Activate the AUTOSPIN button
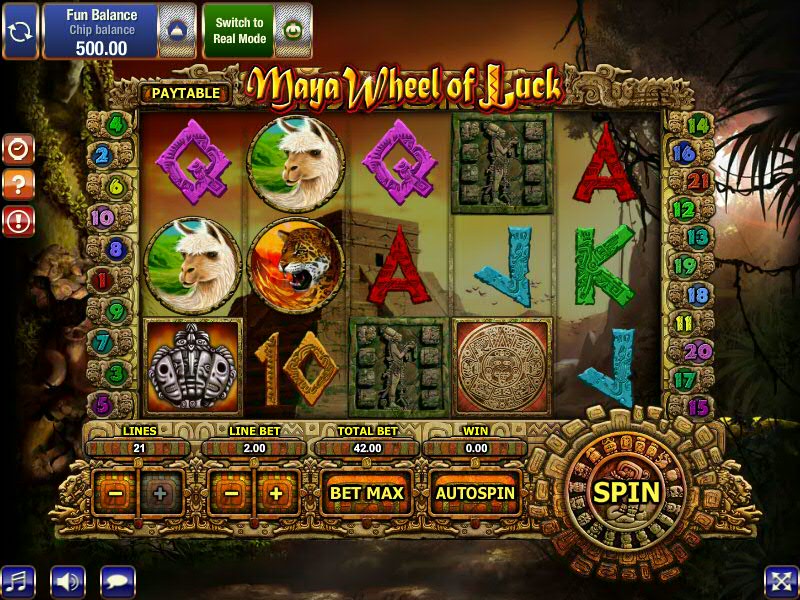 475,493
